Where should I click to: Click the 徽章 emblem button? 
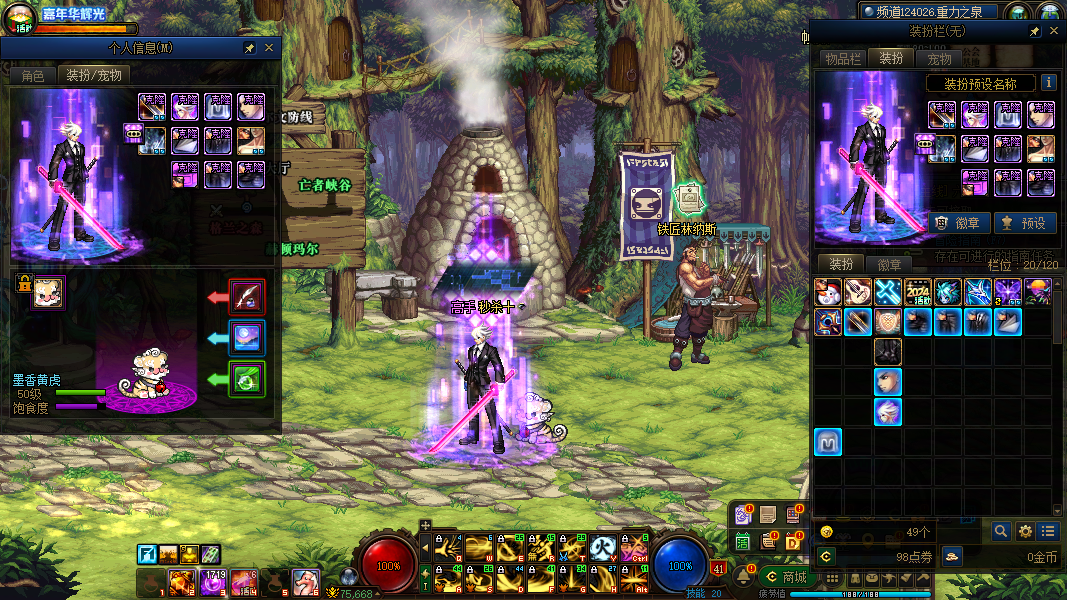(959, 223)
